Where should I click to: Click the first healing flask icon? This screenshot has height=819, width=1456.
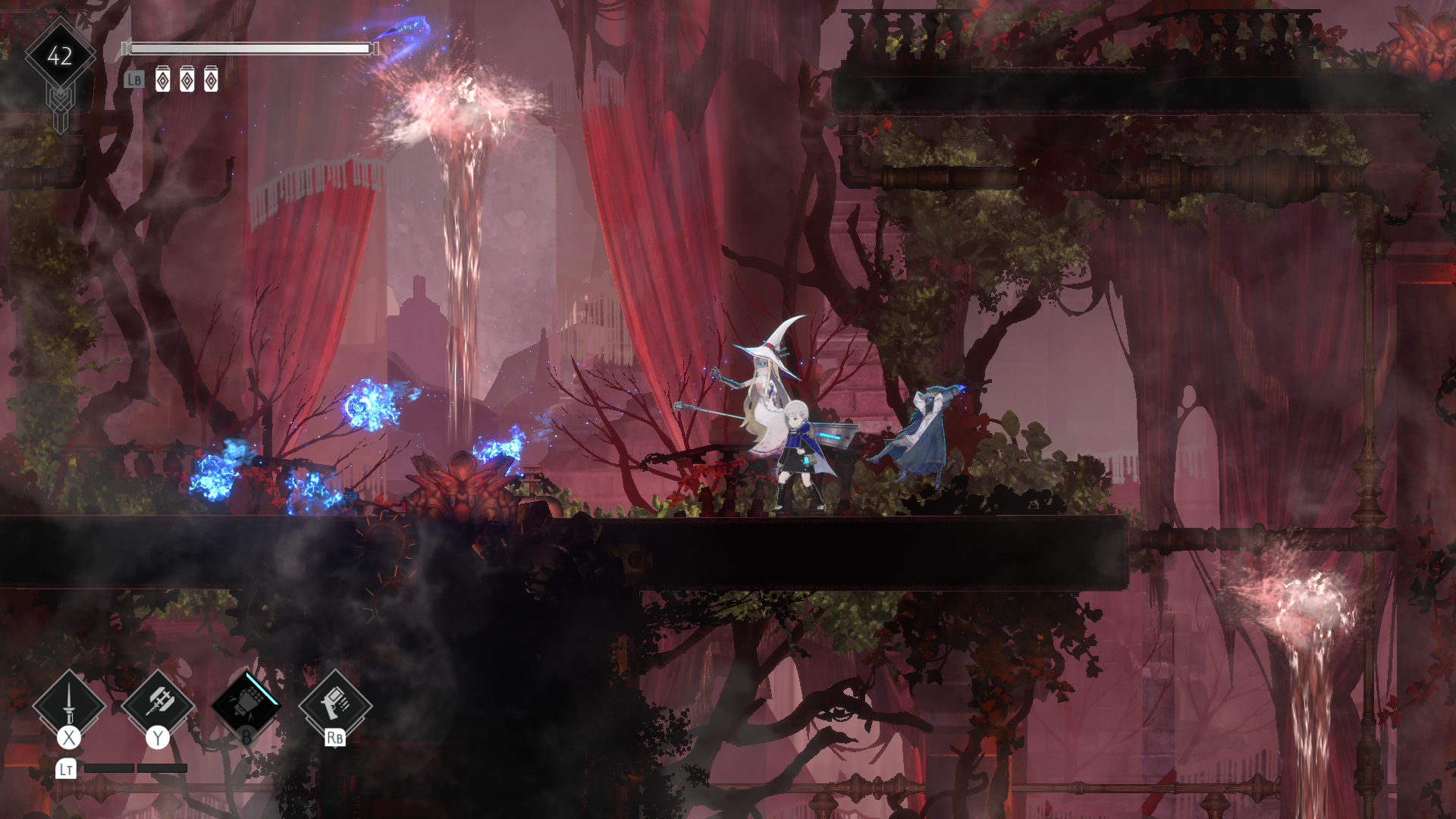point(163,80)
